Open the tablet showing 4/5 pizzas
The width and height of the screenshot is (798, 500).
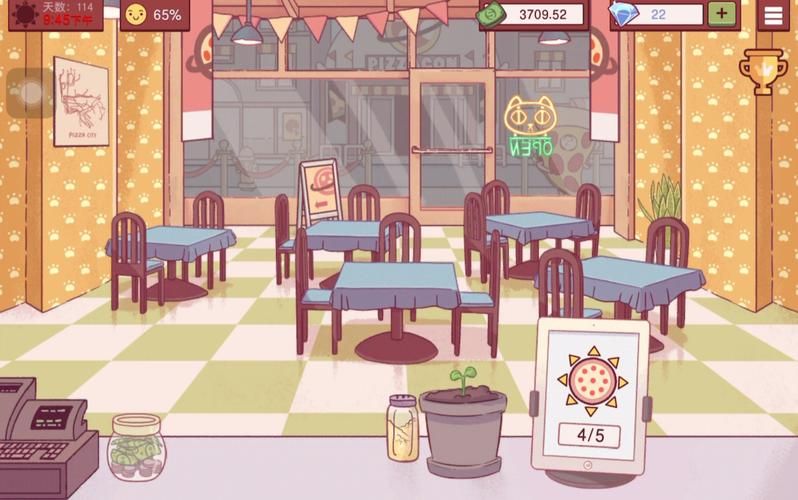[x=588, y=396]
